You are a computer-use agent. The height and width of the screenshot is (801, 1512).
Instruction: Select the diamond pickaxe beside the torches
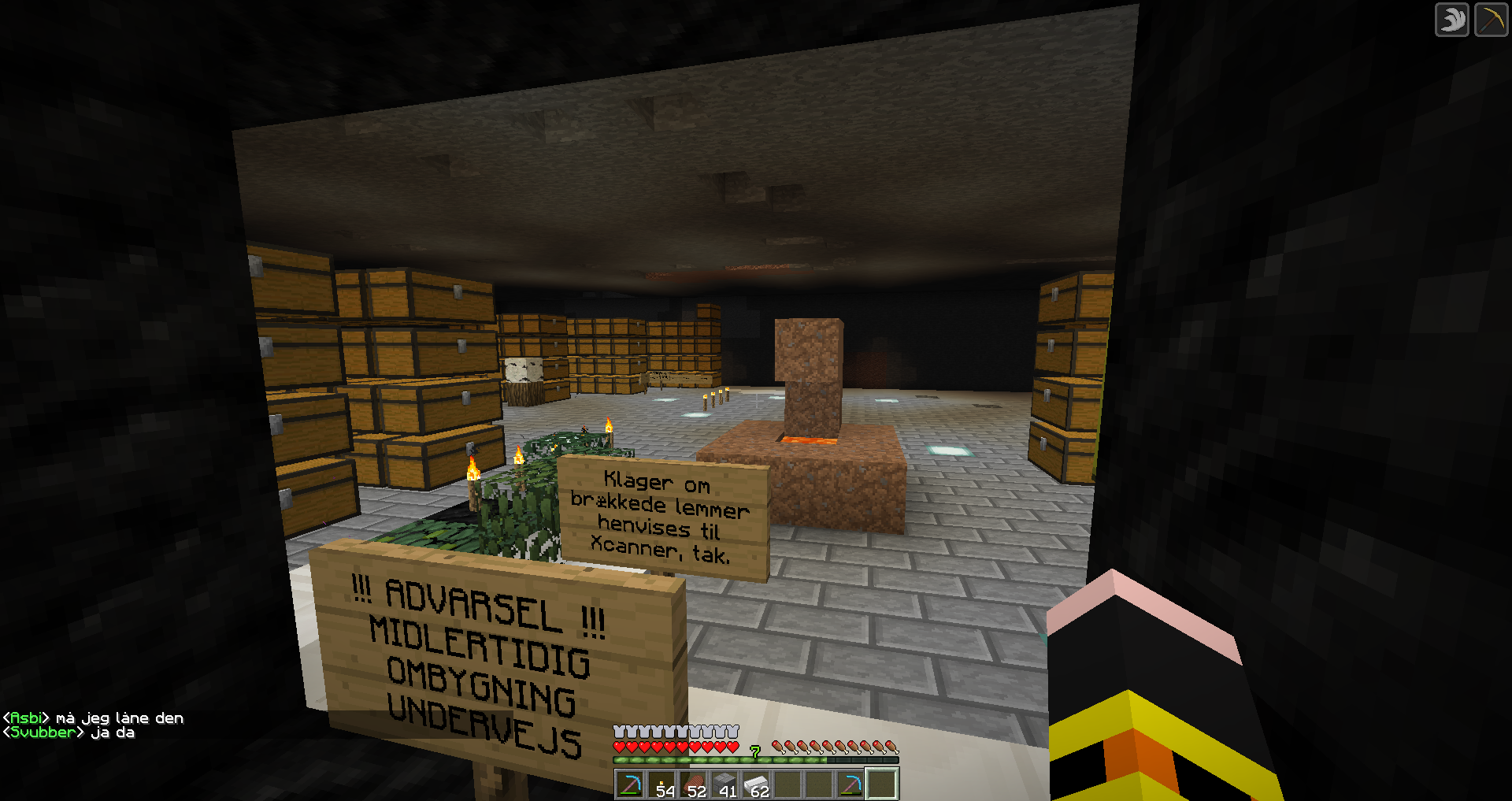point(630,784)
